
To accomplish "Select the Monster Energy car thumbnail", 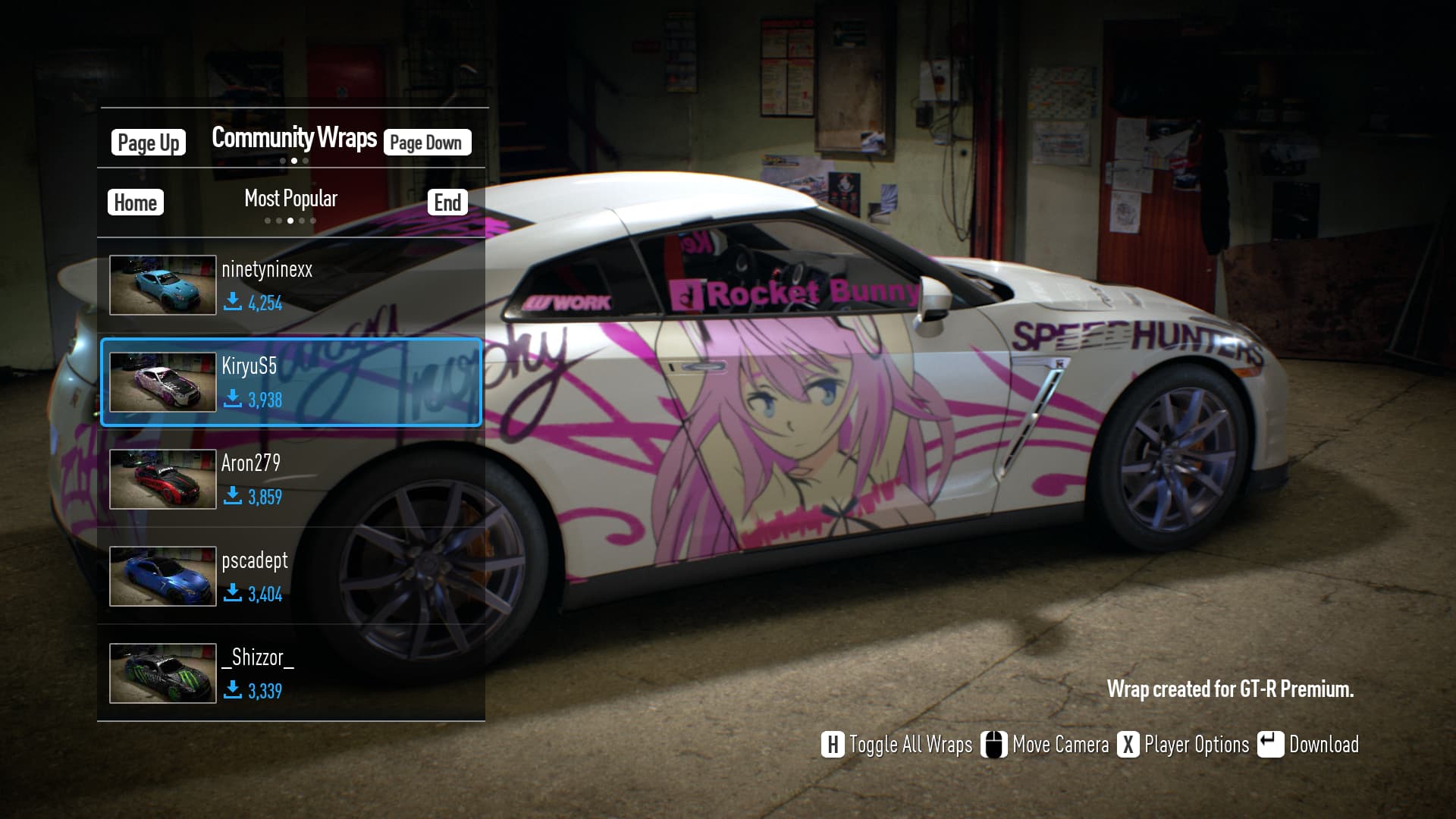I will point(162,673).
